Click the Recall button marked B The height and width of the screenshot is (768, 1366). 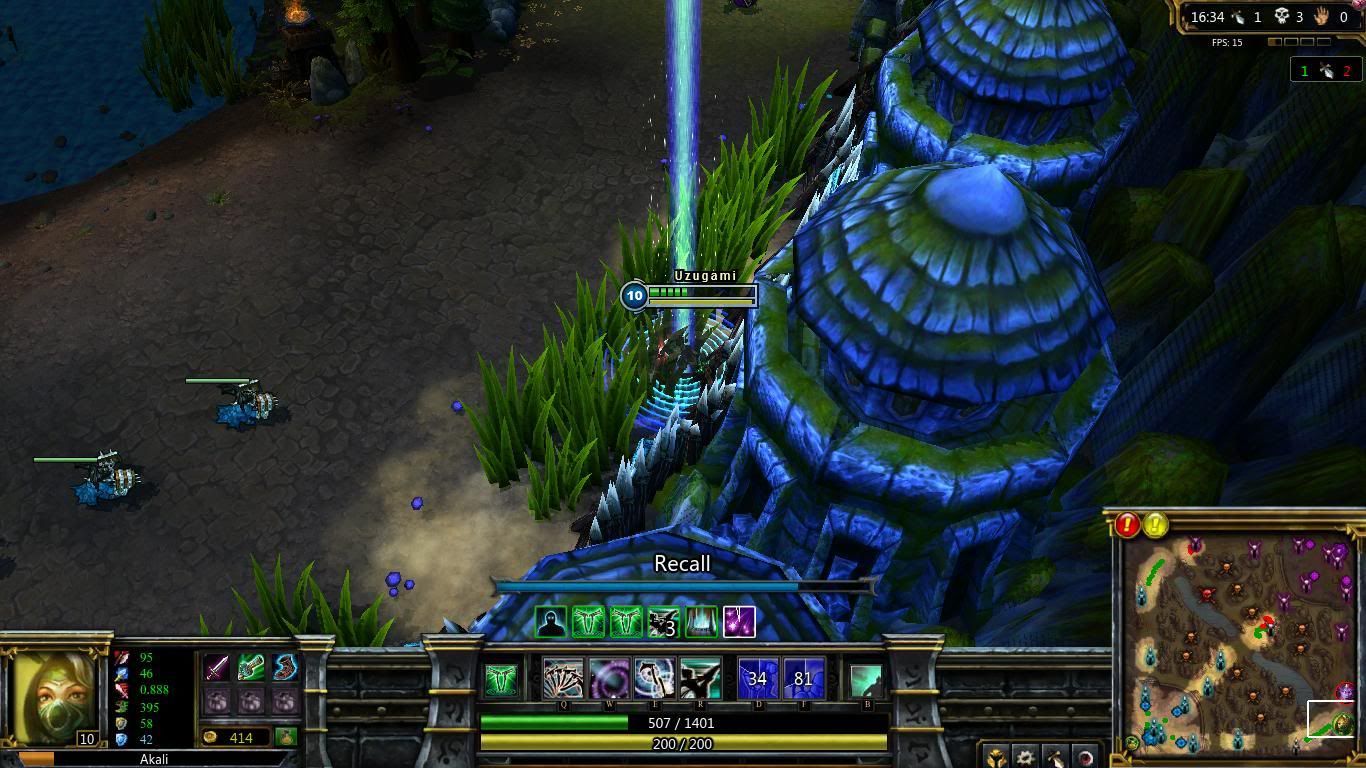[867, 681]
